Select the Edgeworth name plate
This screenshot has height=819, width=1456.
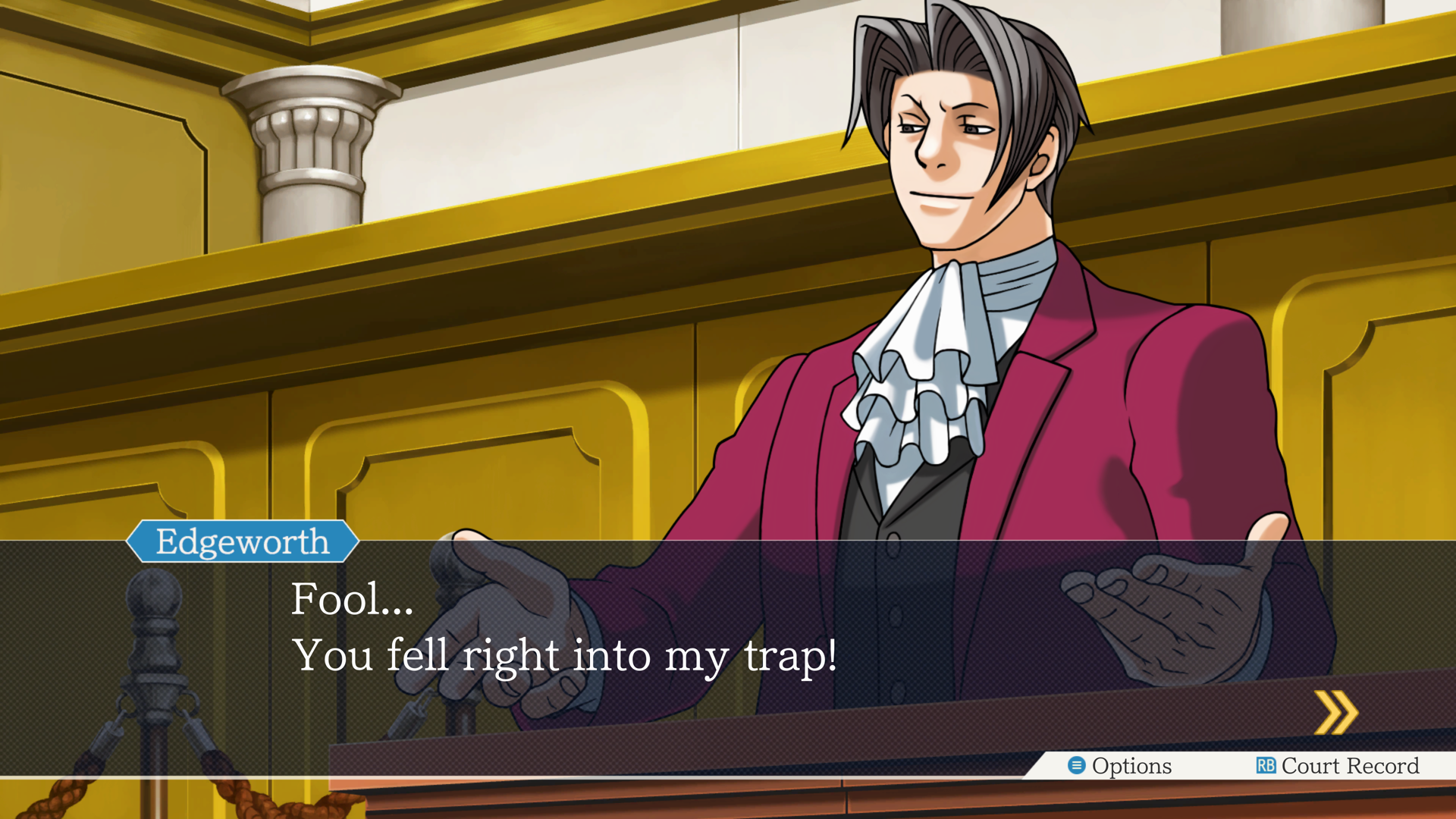click(243, 541)
